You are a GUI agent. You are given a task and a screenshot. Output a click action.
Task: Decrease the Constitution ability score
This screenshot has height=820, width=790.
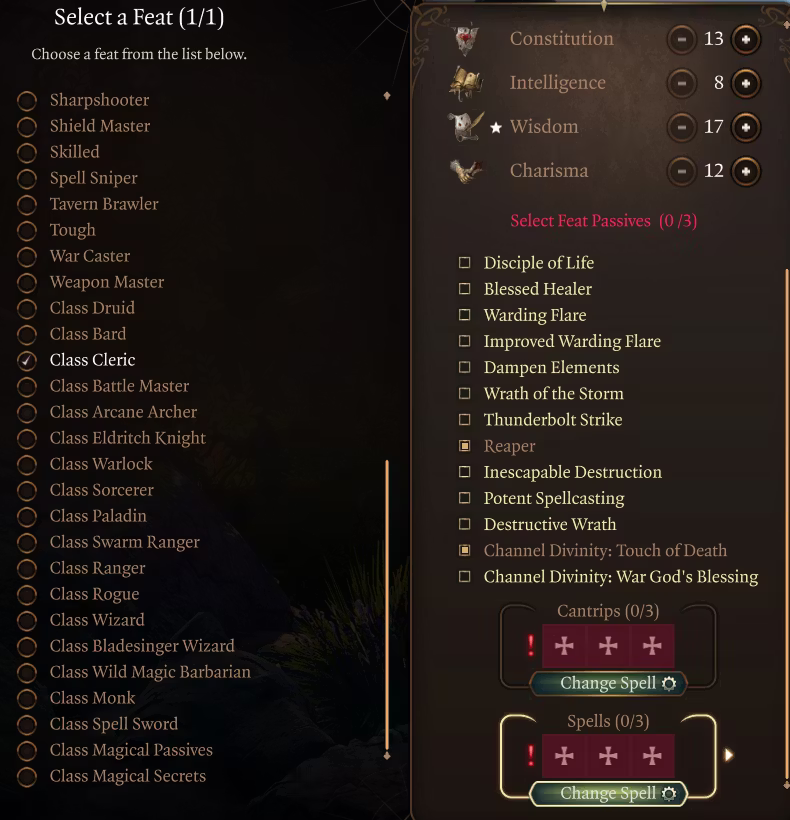coord(682,39)
